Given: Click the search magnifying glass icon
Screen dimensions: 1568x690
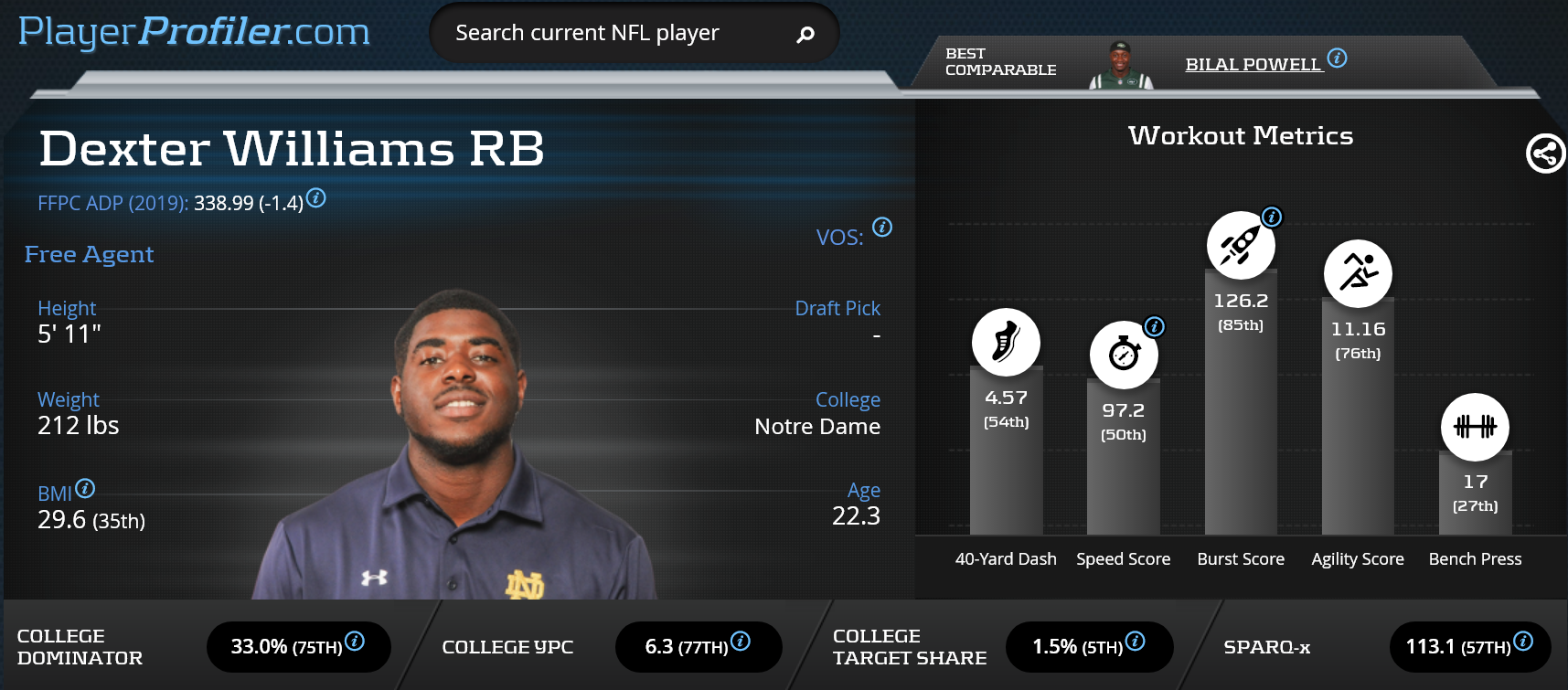Looking at the screenshot, I should 805,35.
